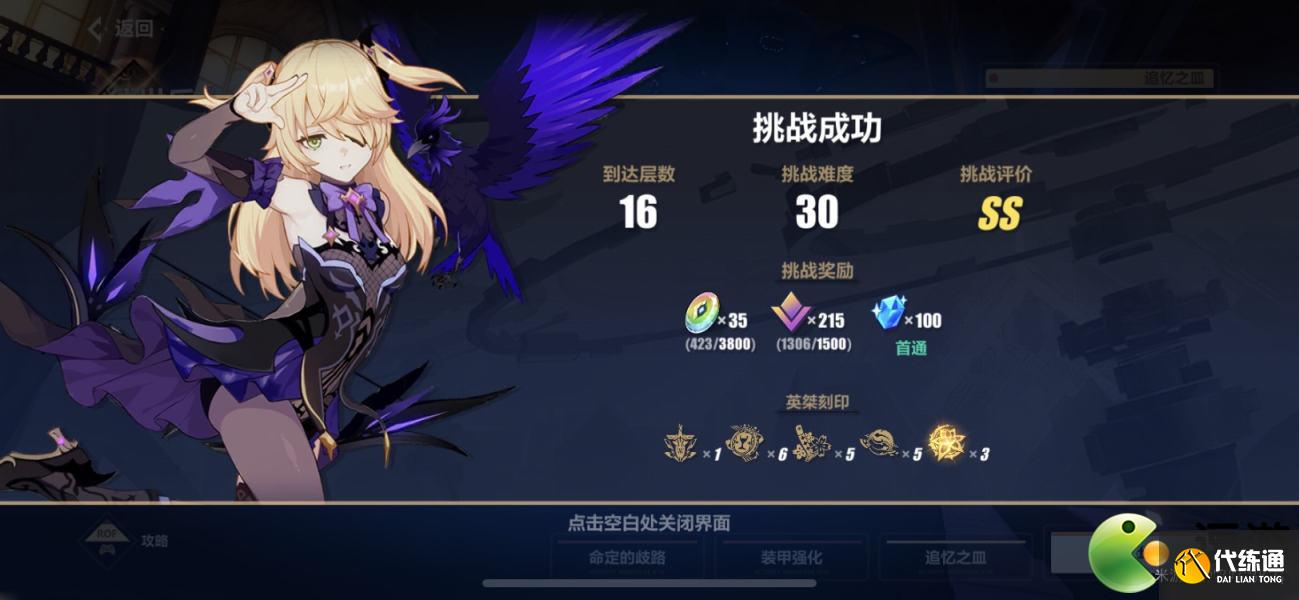Select the green coin reward icon
The width and height of the screenshot is (1299, 600).
click(x=701, y=317)
